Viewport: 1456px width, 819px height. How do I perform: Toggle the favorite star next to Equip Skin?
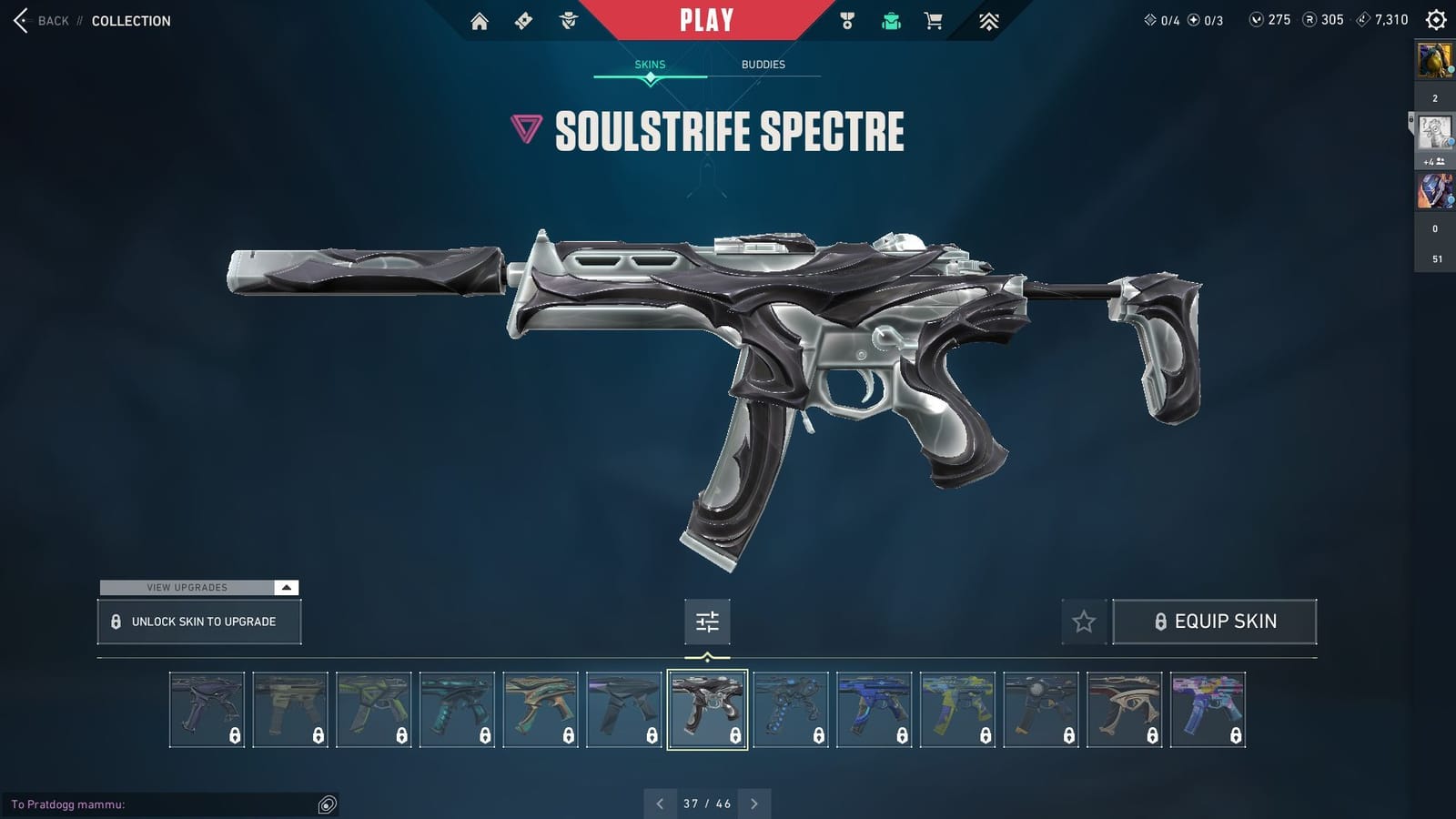tap(1085, 622)
